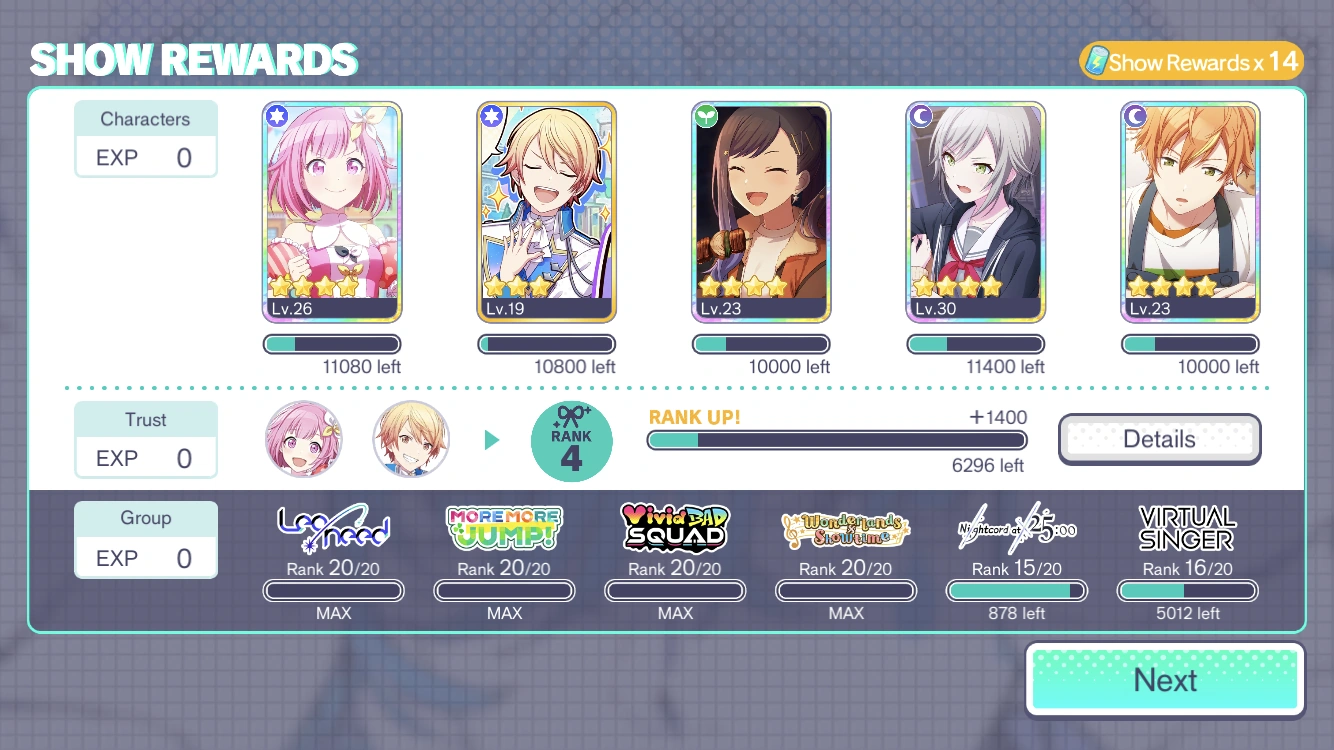Select the Vivid BAD SQUAD logo

pos(674,525)
